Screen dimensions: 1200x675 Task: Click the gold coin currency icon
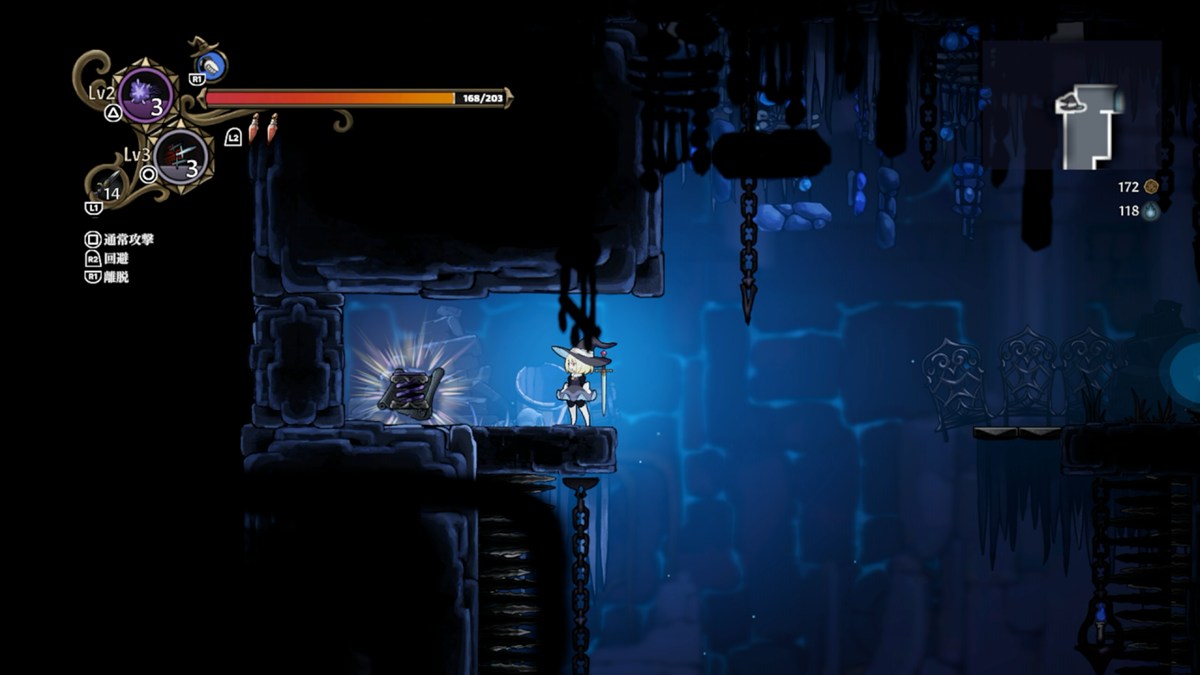click(1151, 186)
